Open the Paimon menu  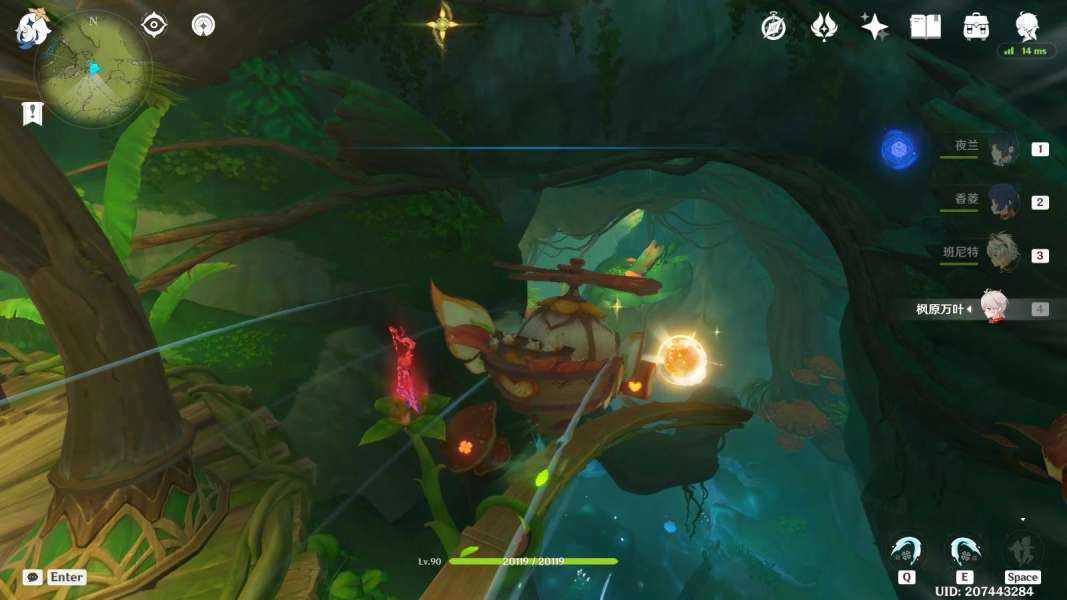[31, 28]
